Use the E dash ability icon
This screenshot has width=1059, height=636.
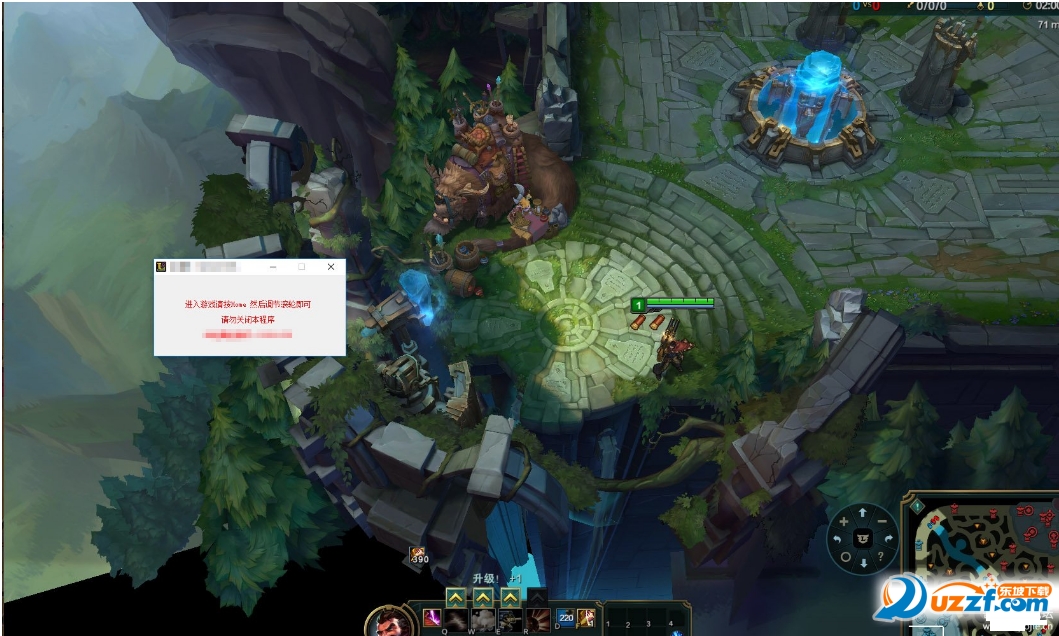click(510, 620)
